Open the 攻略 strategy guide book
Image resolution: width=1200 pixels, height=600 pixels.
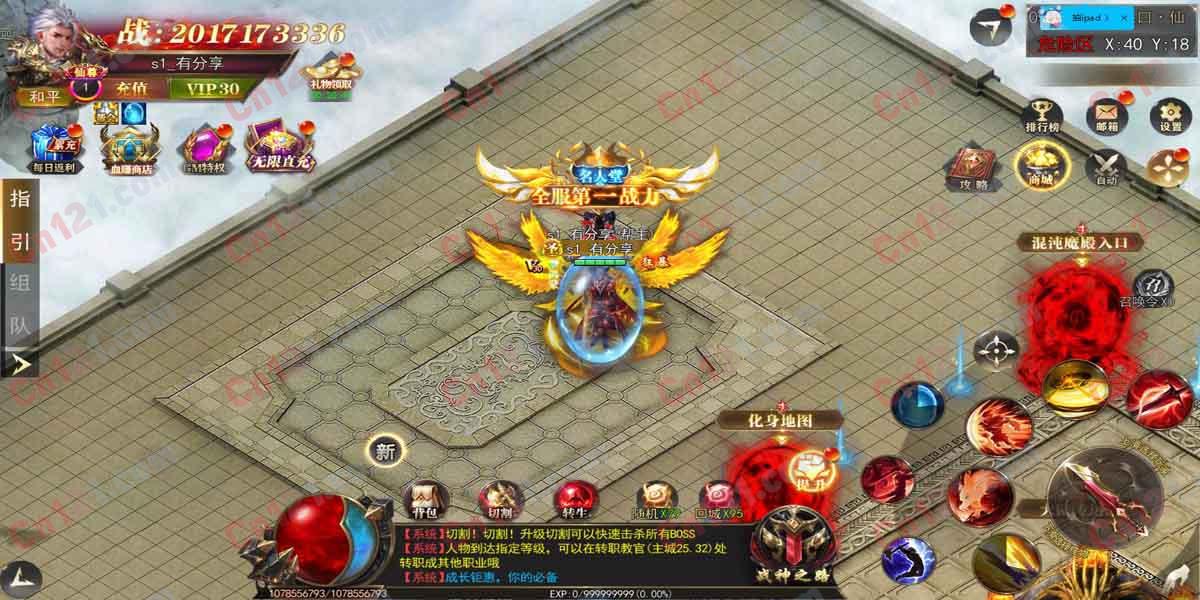tap(973, 168)
